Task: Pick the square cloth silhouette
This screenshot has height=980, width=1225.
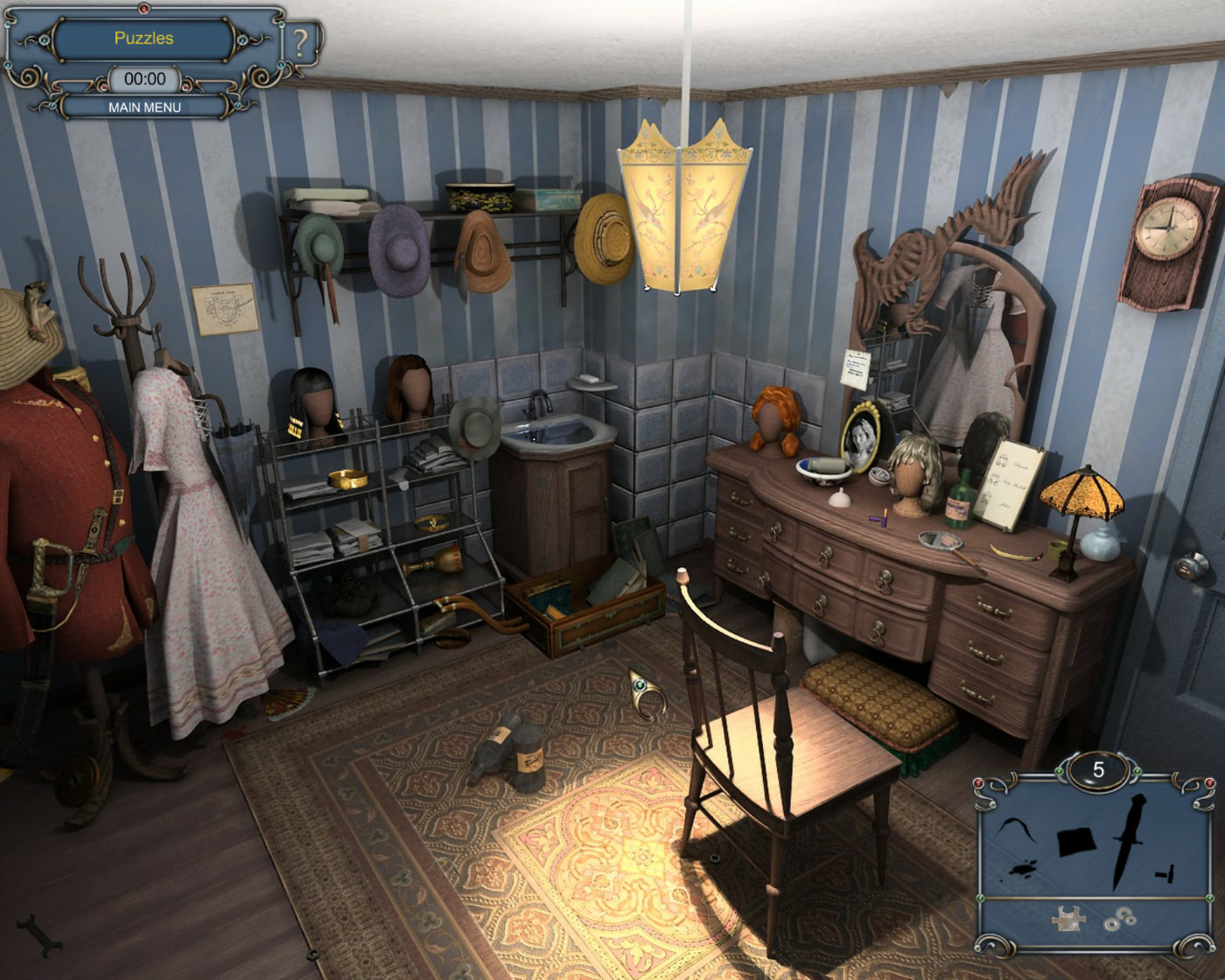Action: (1076, 842)
